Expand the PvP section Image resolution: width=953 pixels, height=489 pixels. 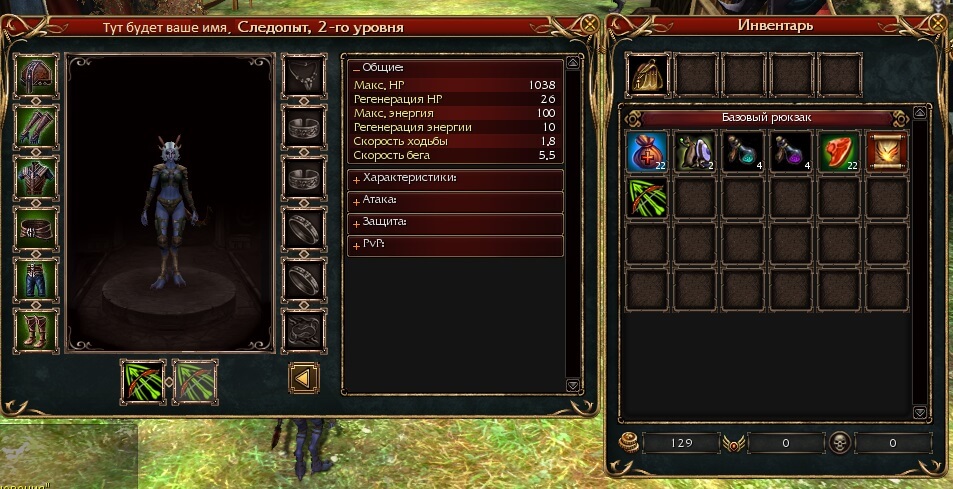coord(356,245)
